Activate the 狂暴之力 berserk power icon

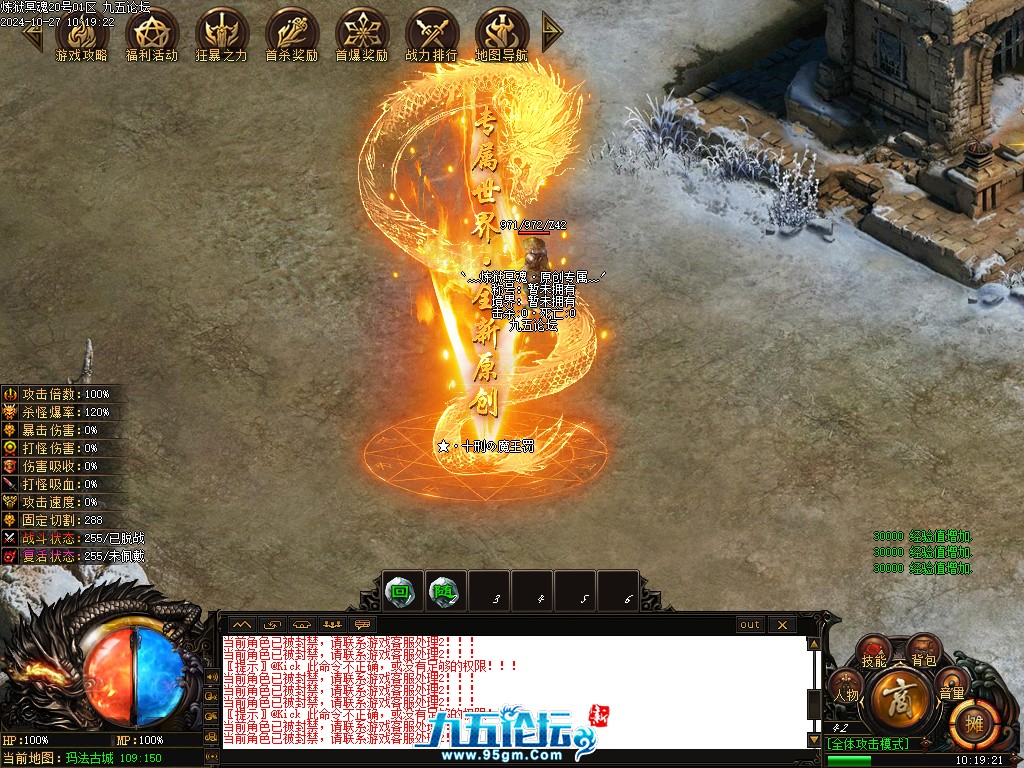click(222, 35)
